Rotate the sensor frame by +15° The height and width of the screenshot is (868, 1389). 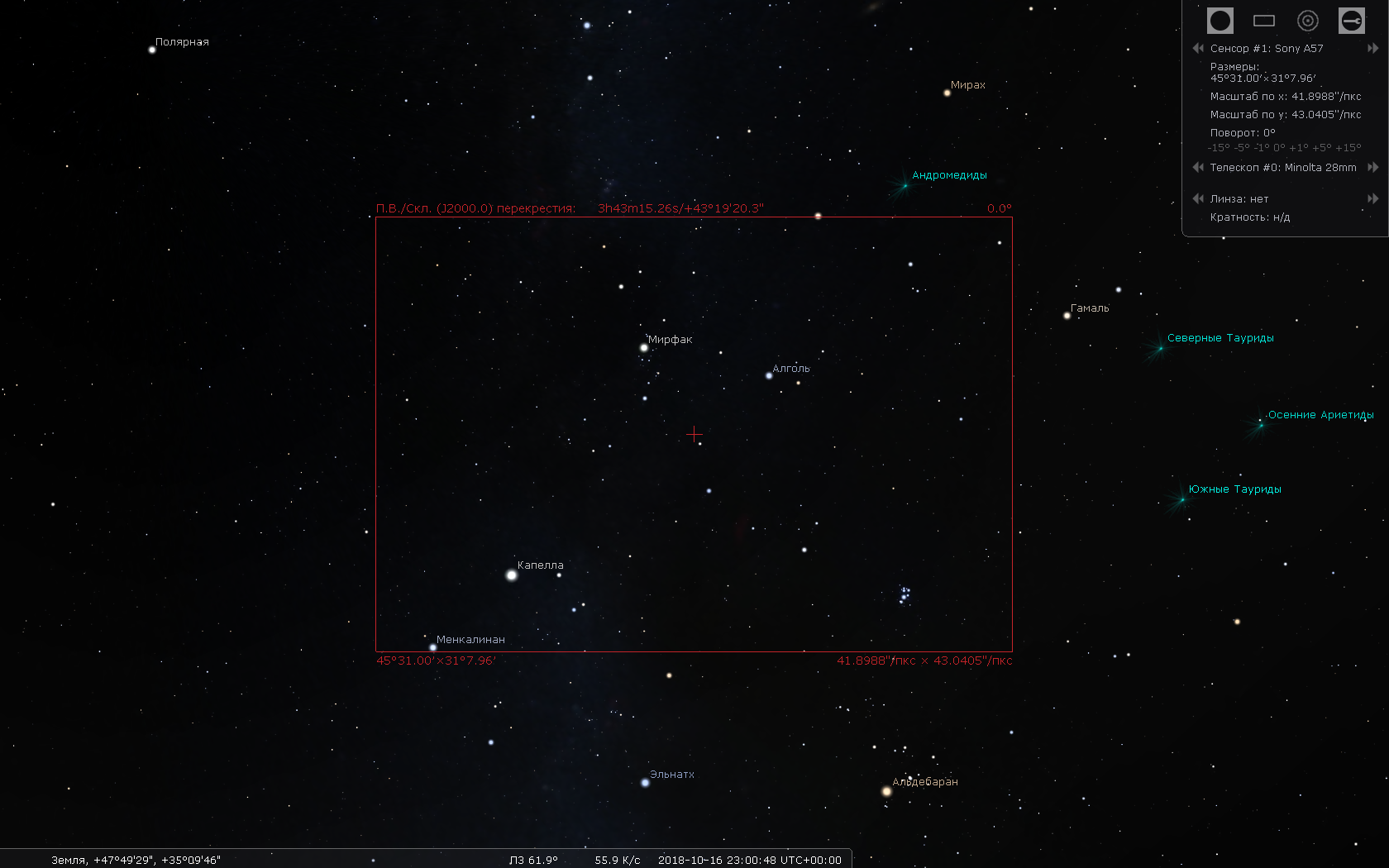pos(1348,148)
